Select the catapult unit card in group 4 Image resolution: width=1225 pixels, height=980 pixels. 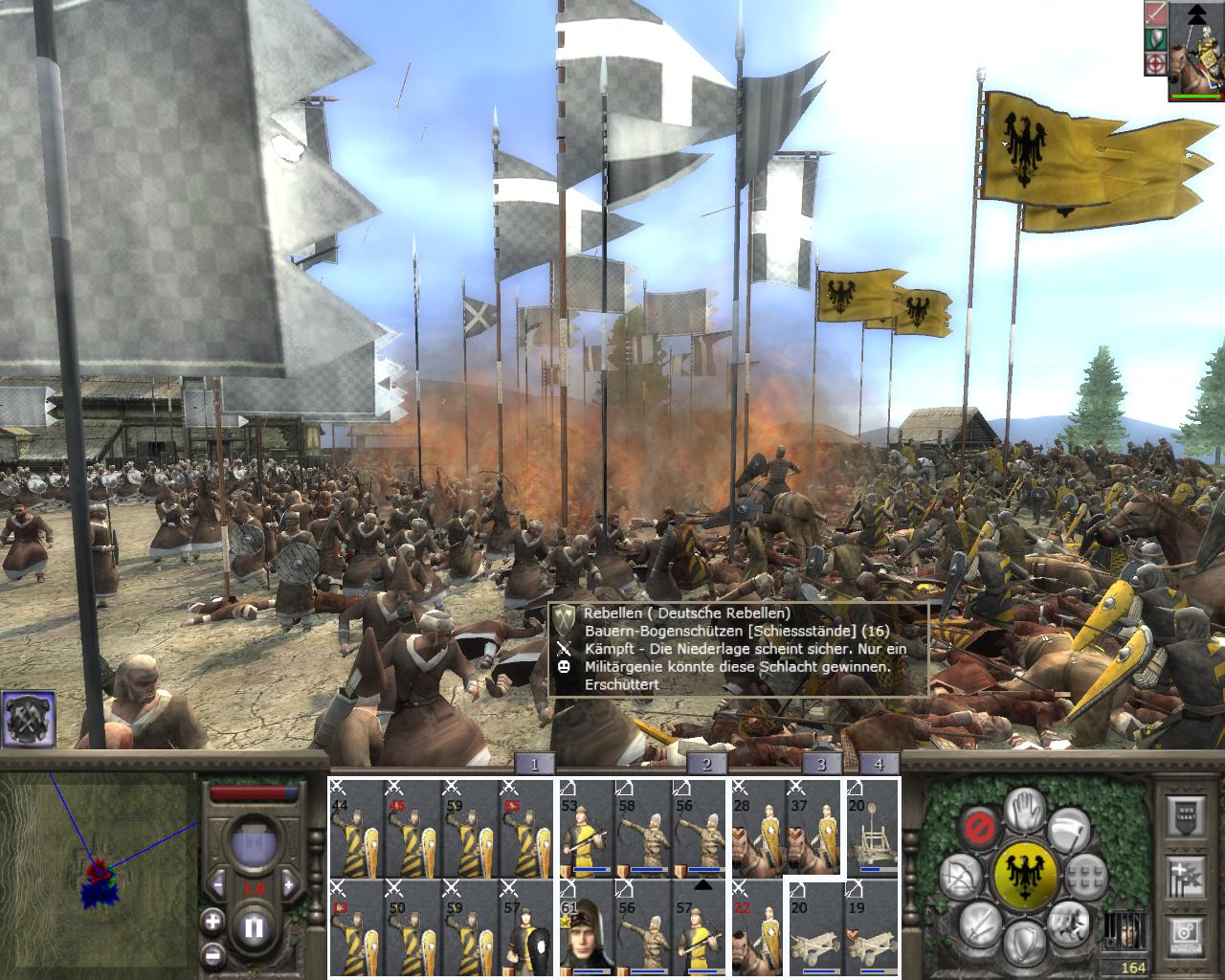(872, 828)
